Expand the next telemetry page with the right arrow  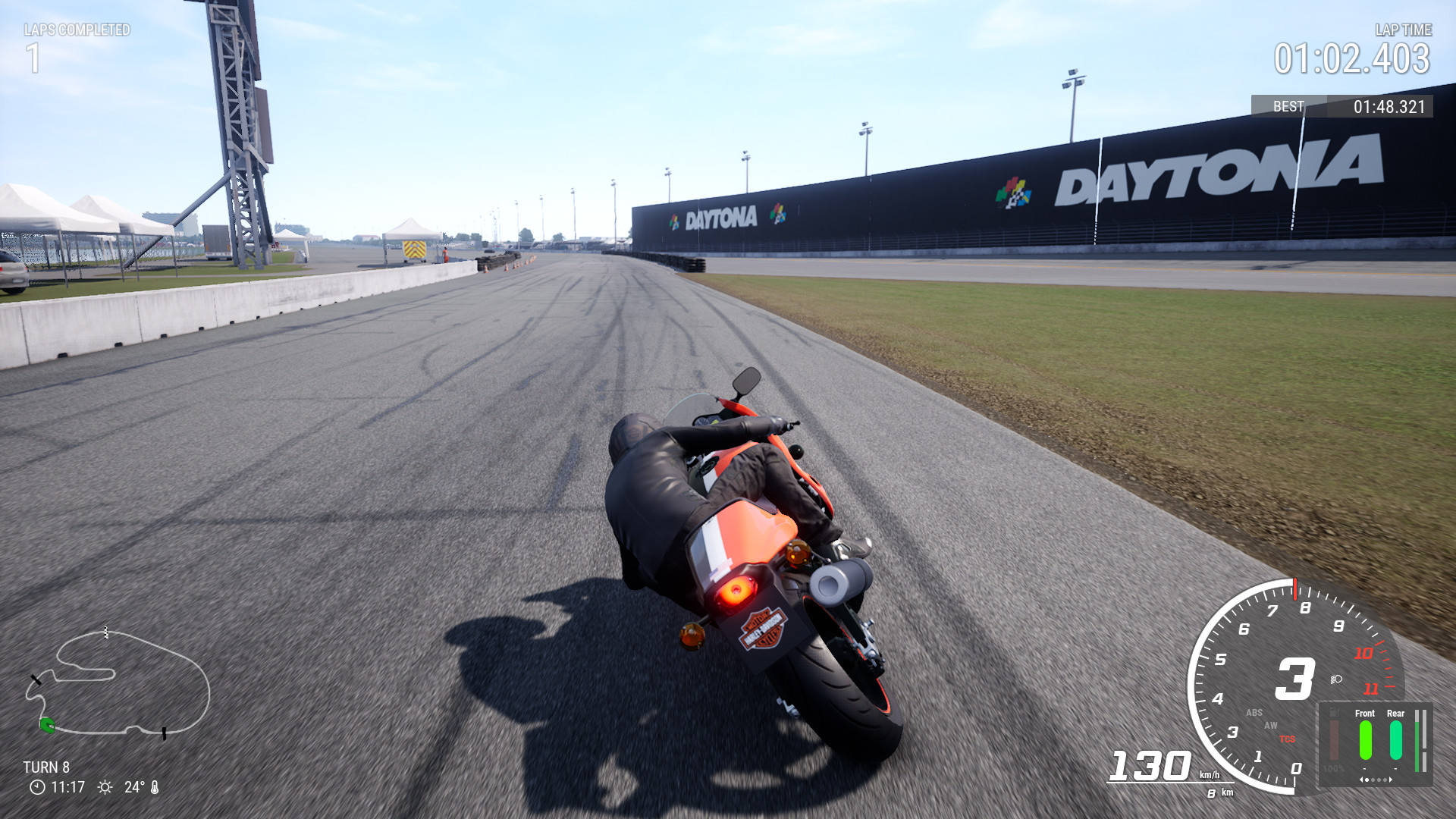coord(1391,780)
